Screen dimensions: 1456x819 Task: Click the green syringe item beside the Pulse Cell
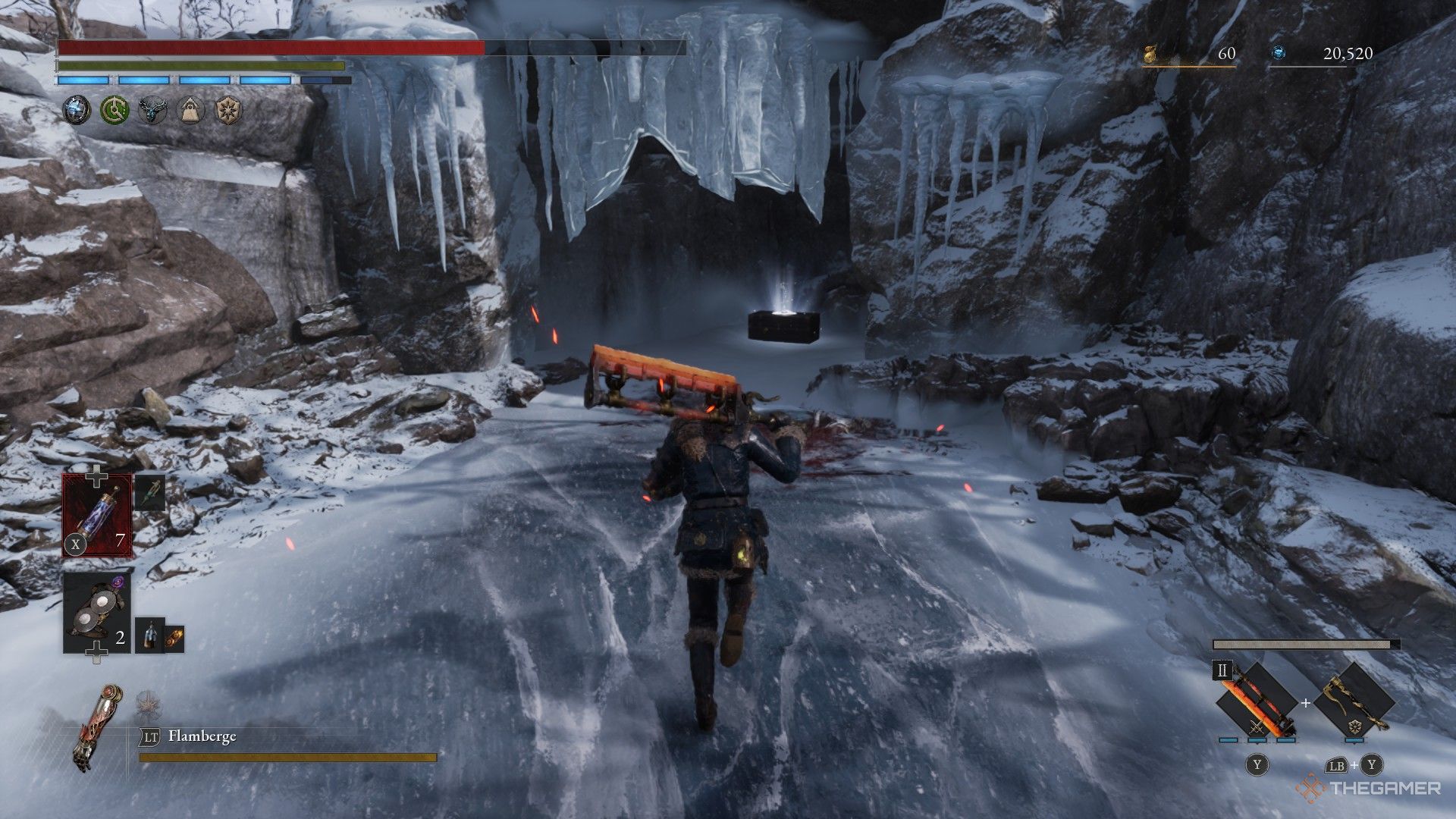click(x=150, y=493)
